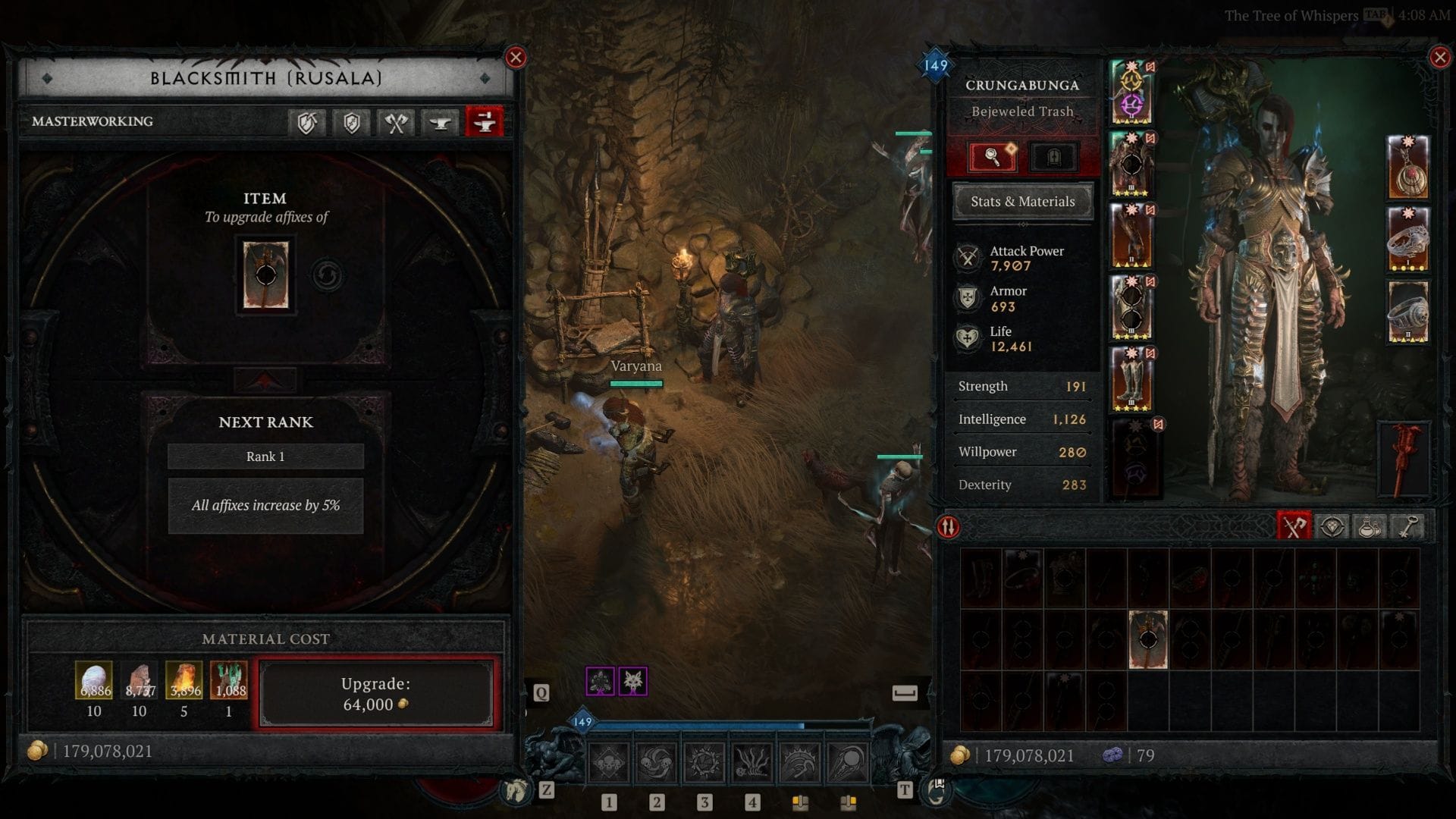Select the red weapon in the equipment slot
This screenshot has height=819, width=1456.
(1404, 459)
